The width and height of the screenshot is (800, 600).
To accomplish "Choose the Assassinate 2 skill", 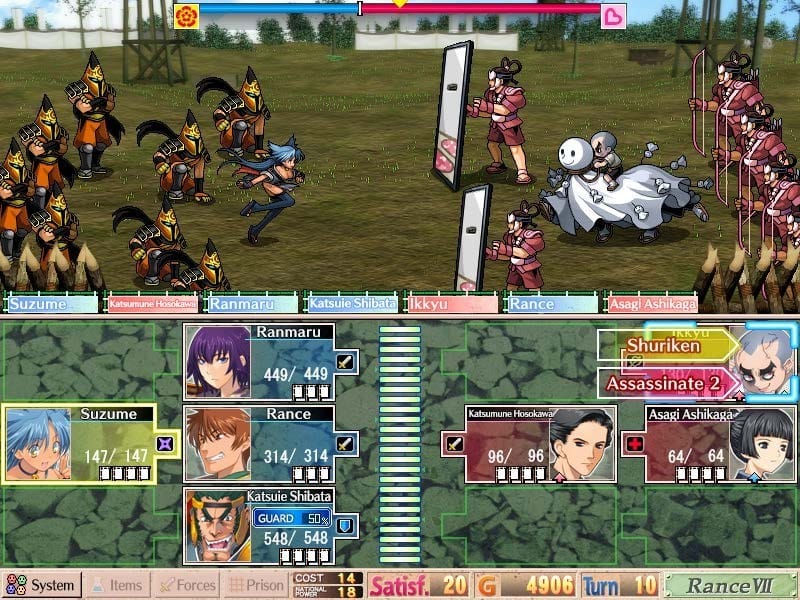I will (663, 382).
